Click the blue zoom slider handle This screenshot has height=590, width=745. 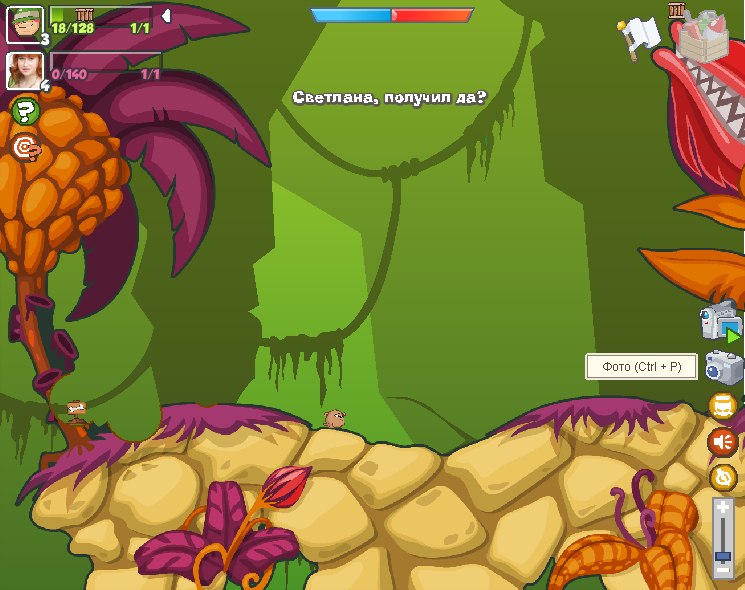click(x=723, y=554)
